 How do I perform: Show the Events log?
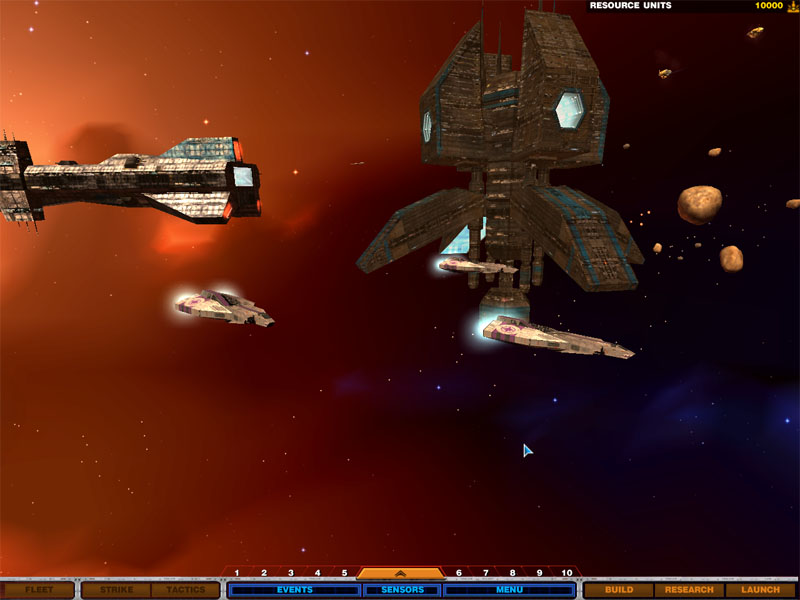pos(294,590)
